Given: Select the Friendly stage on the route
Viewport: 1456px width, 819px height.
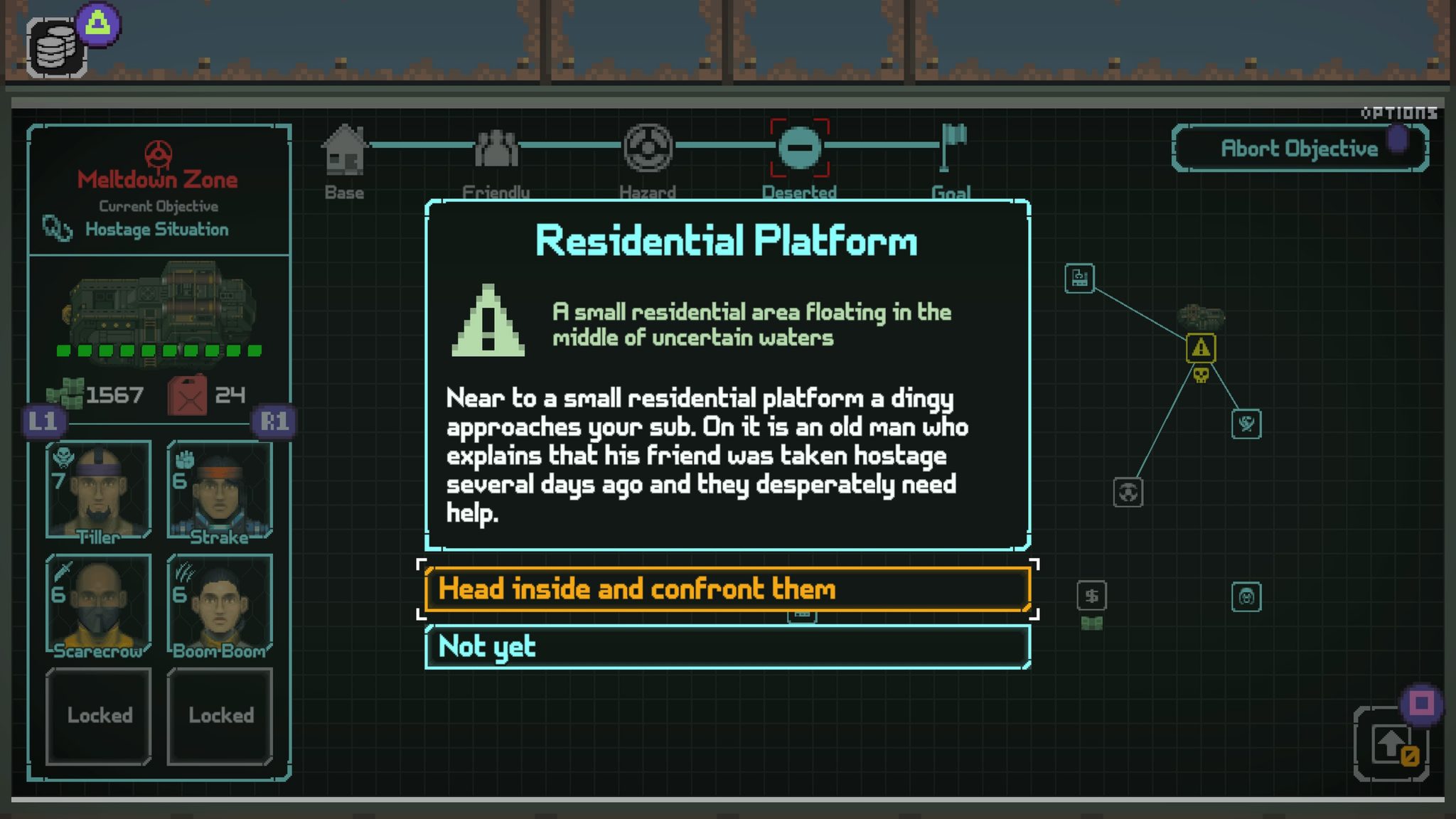Looking at the screenshot, I should click(496, 149).
